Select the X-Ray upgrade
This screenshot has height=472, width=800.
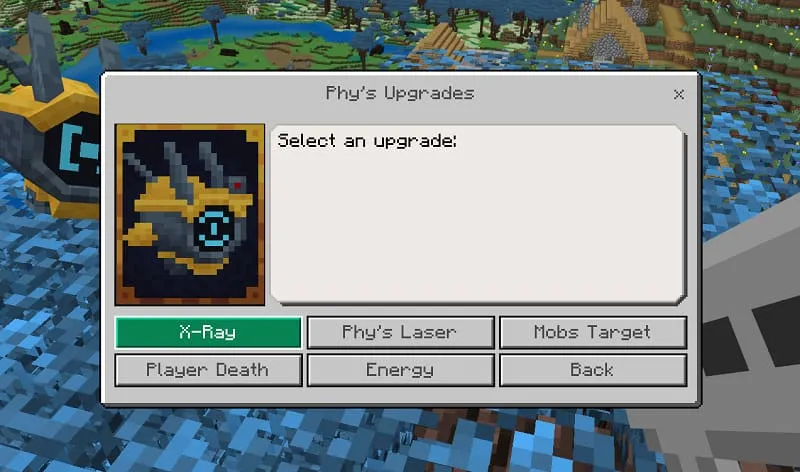(208, 332)
